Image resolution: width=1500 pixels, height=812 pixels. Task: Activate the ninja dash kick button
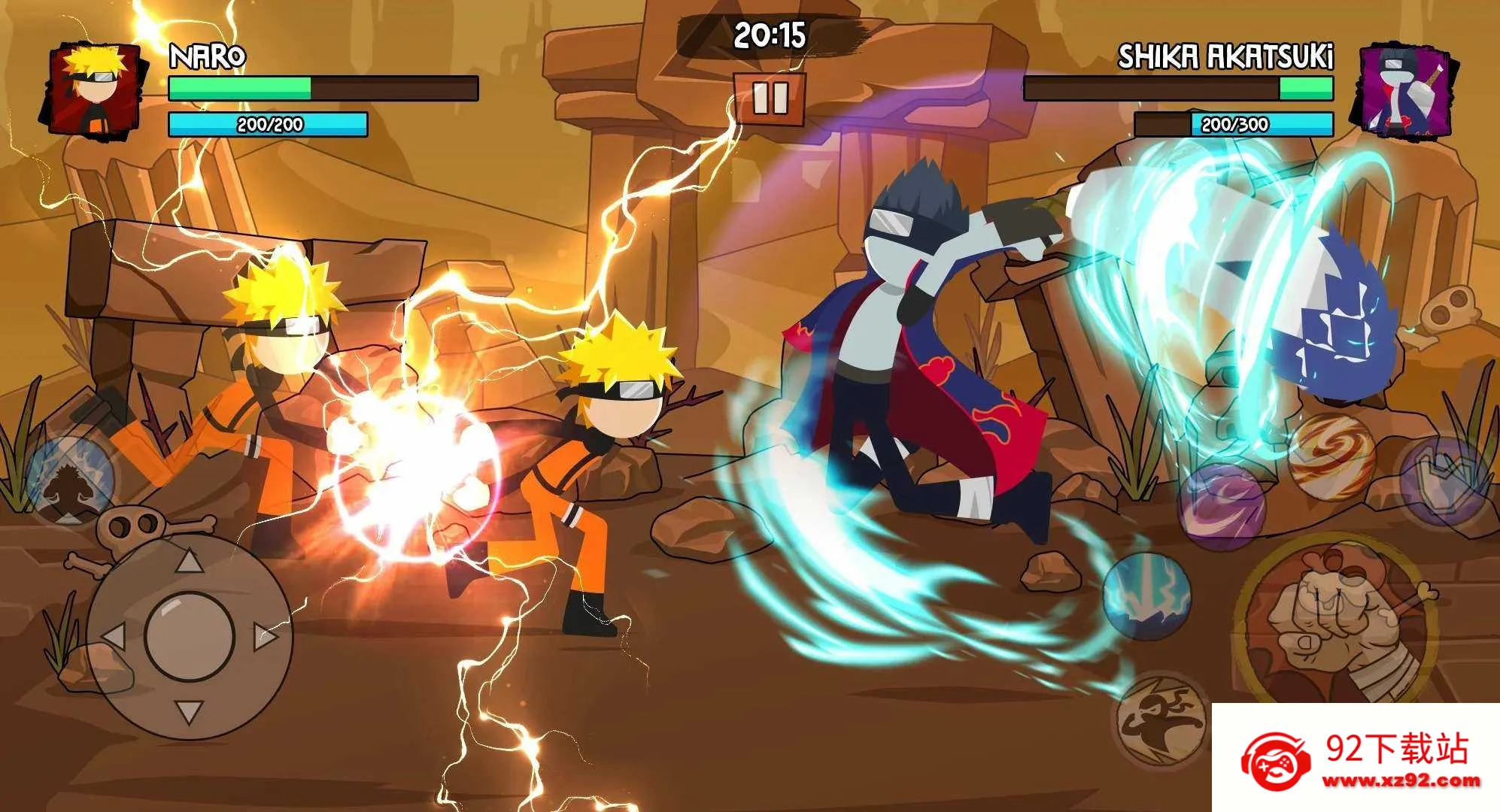[x=1159, y=720]
